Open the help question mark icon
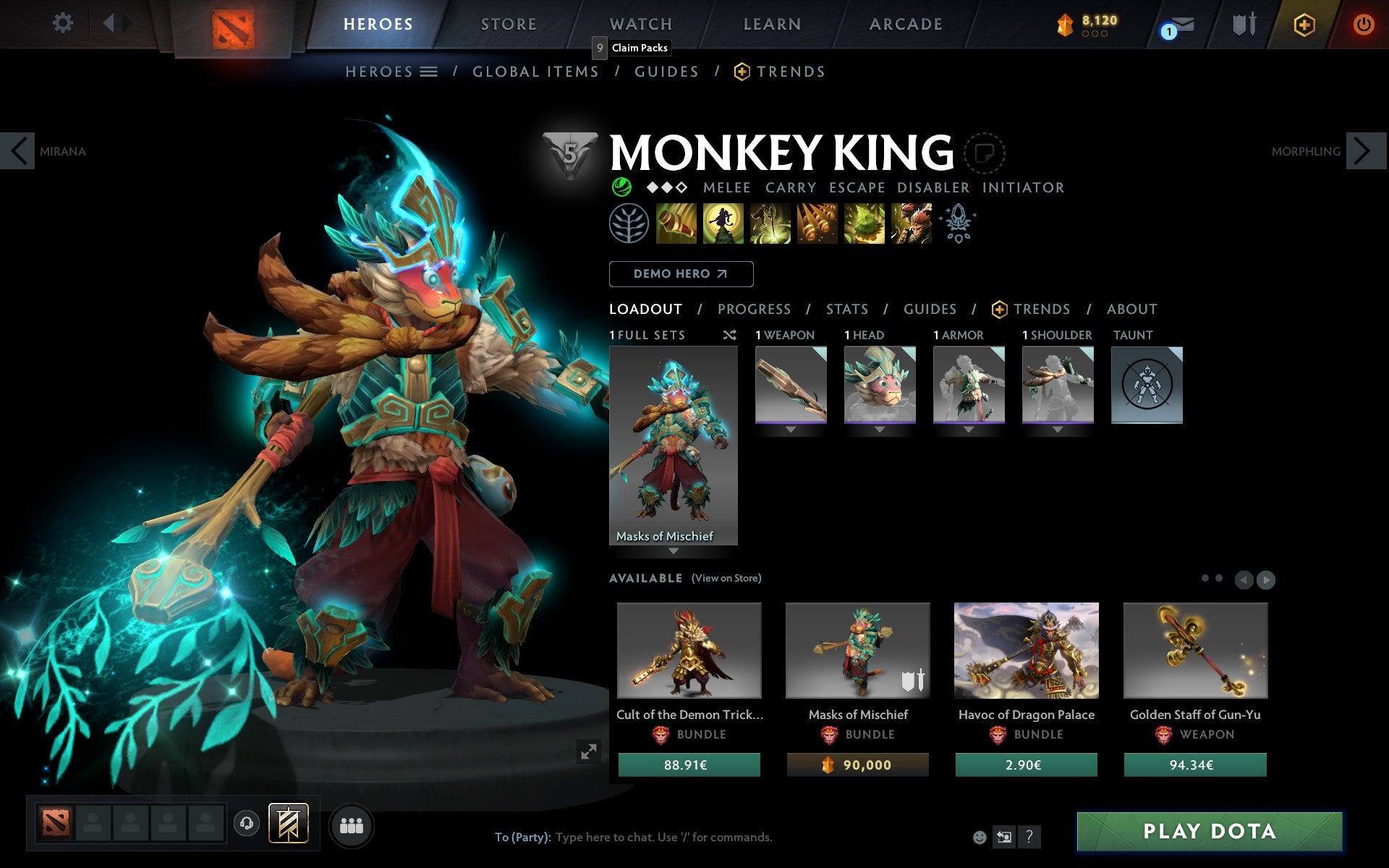This screenshot has height=868, width=1389. click(x=1029, y=838)
